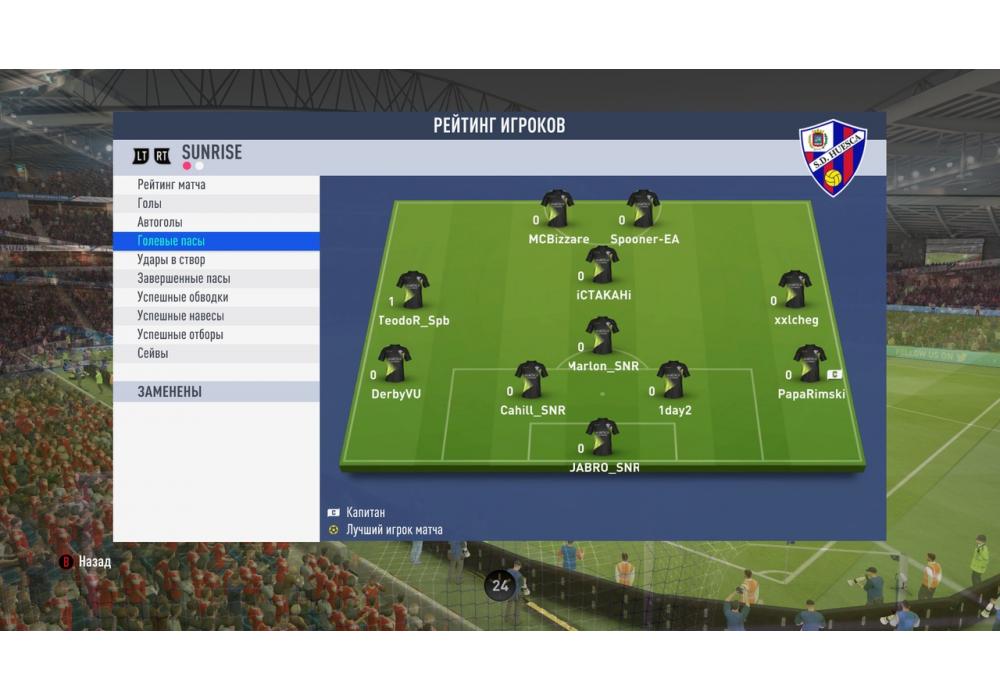Choose player DerbyVU's shirt
Screen dimensions: 1000x700
[x=394, y=364]
